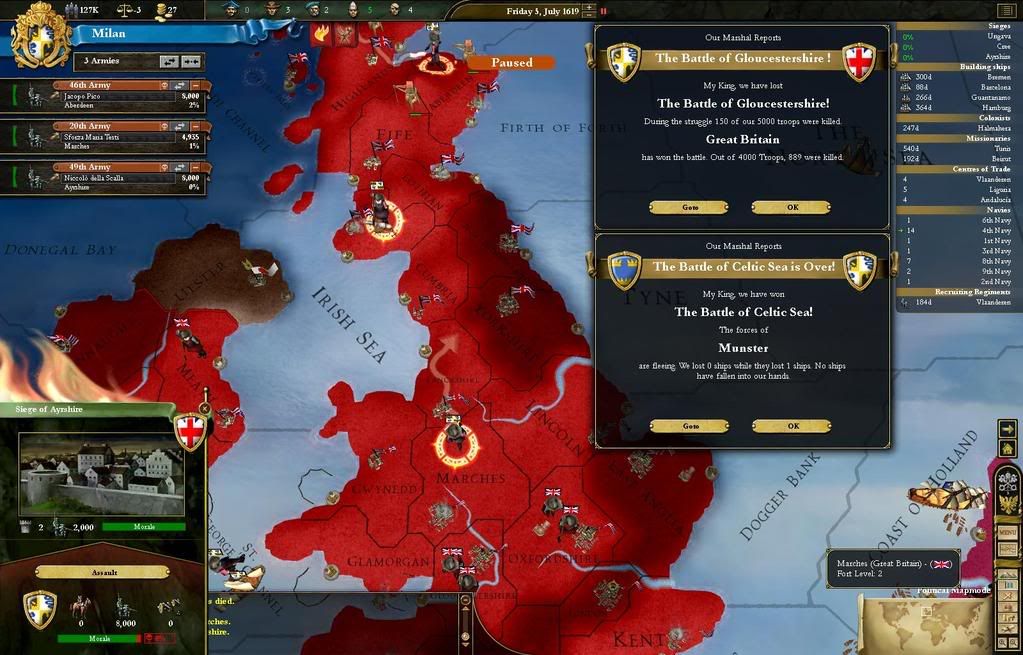Screen dimensions: 1023x655
Task: Click Goto in the Gloucestershire battle report
Action: (689, 208)
